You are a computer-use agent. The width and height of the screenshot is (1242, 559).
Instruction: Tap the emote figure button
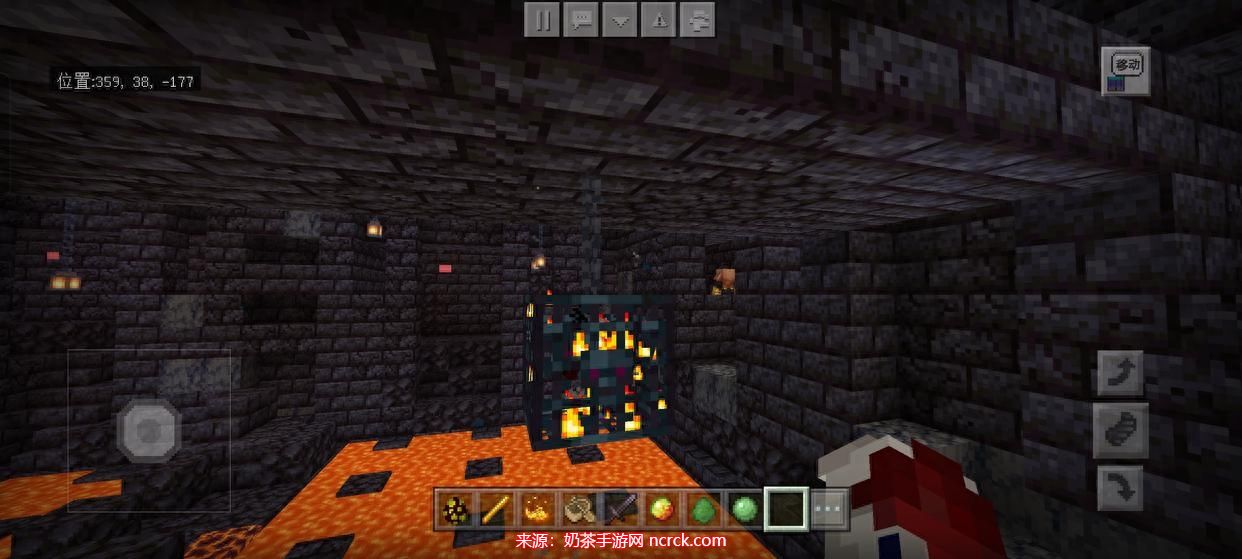(698, 20)
